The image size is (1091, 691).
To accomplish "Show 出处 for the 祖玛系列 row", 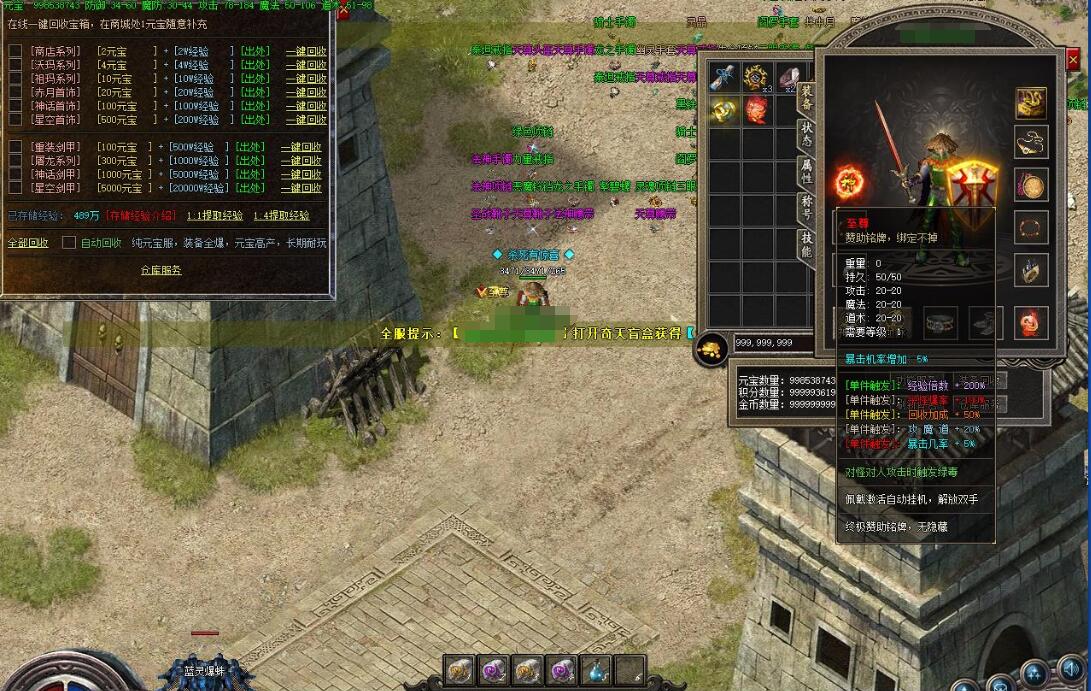I will click(x=253, y=79).
